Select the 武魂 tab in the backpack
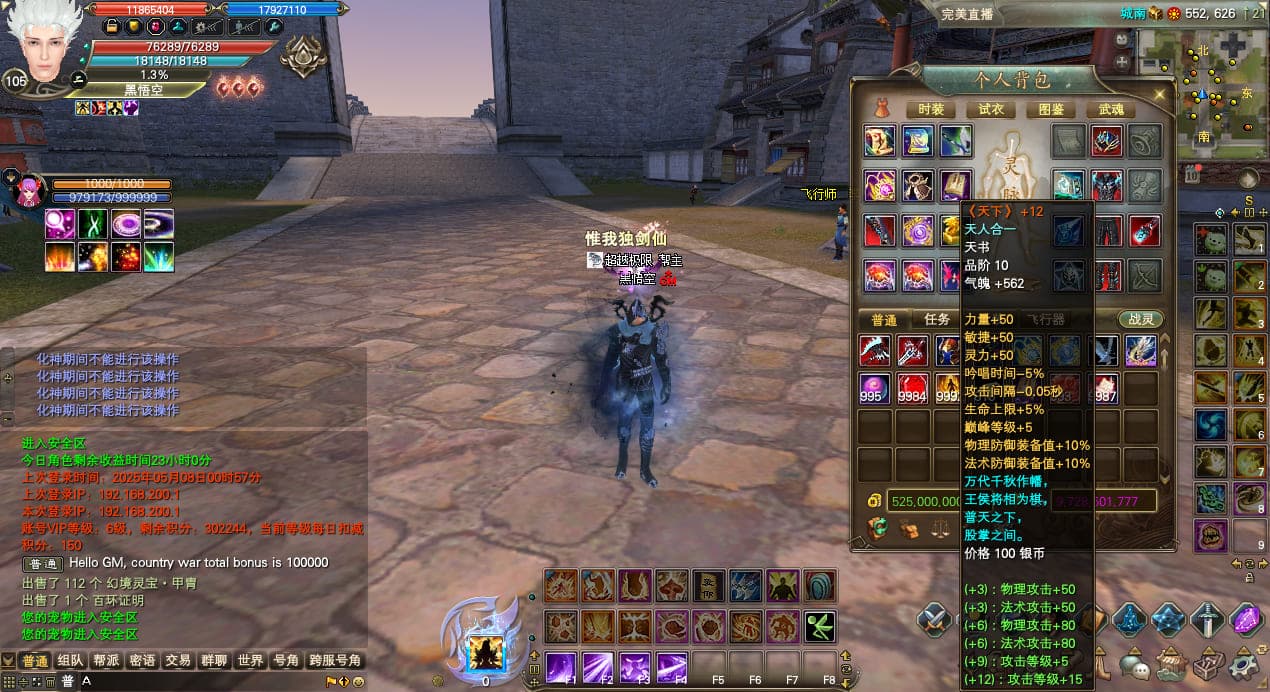Image resolution: width=1270 pixels, height=692 pixels. coord(1111,109)
